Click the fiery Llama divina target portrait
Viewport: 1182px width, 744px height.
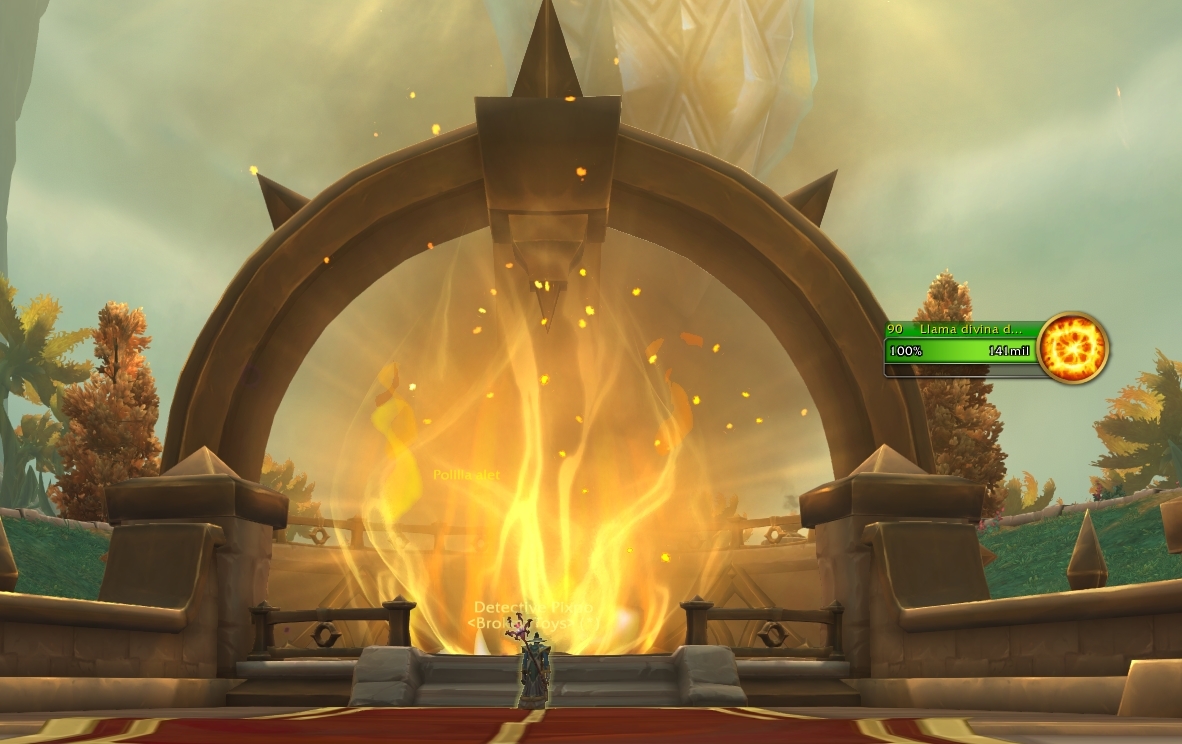coord(1072,348)
